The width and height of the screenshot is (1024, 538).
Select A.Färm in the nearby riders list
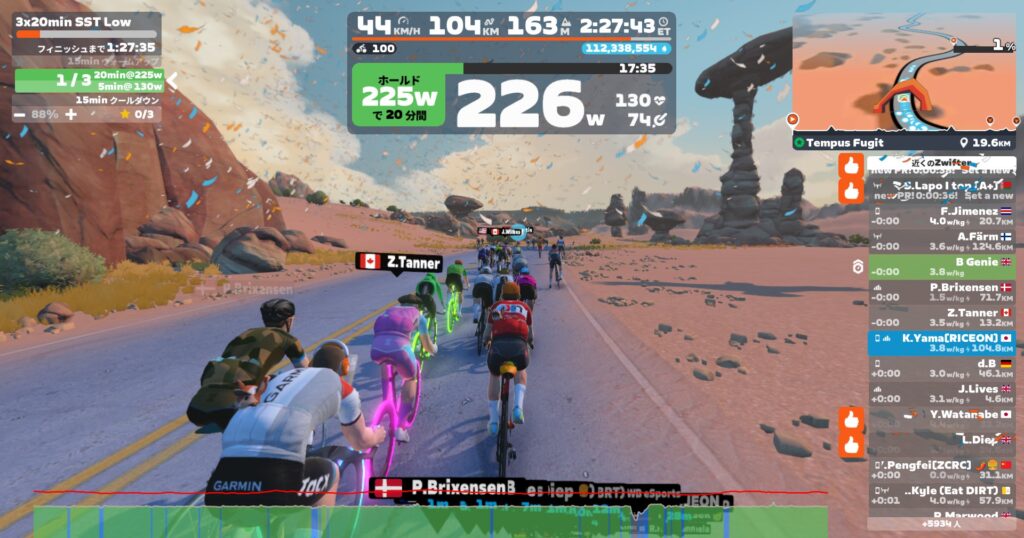(942, 241)
